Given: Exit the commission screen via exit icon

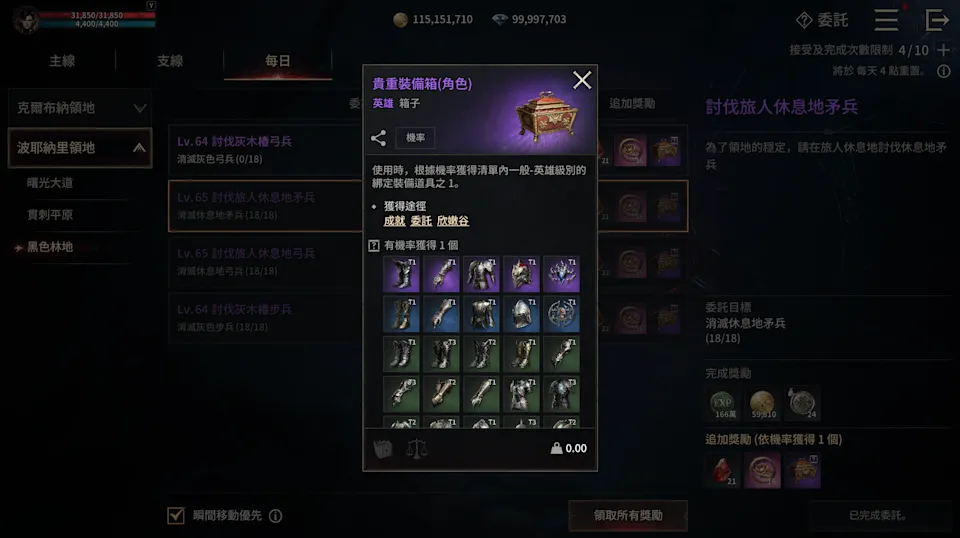Looking at the screenshot, I should pos(937,20).
